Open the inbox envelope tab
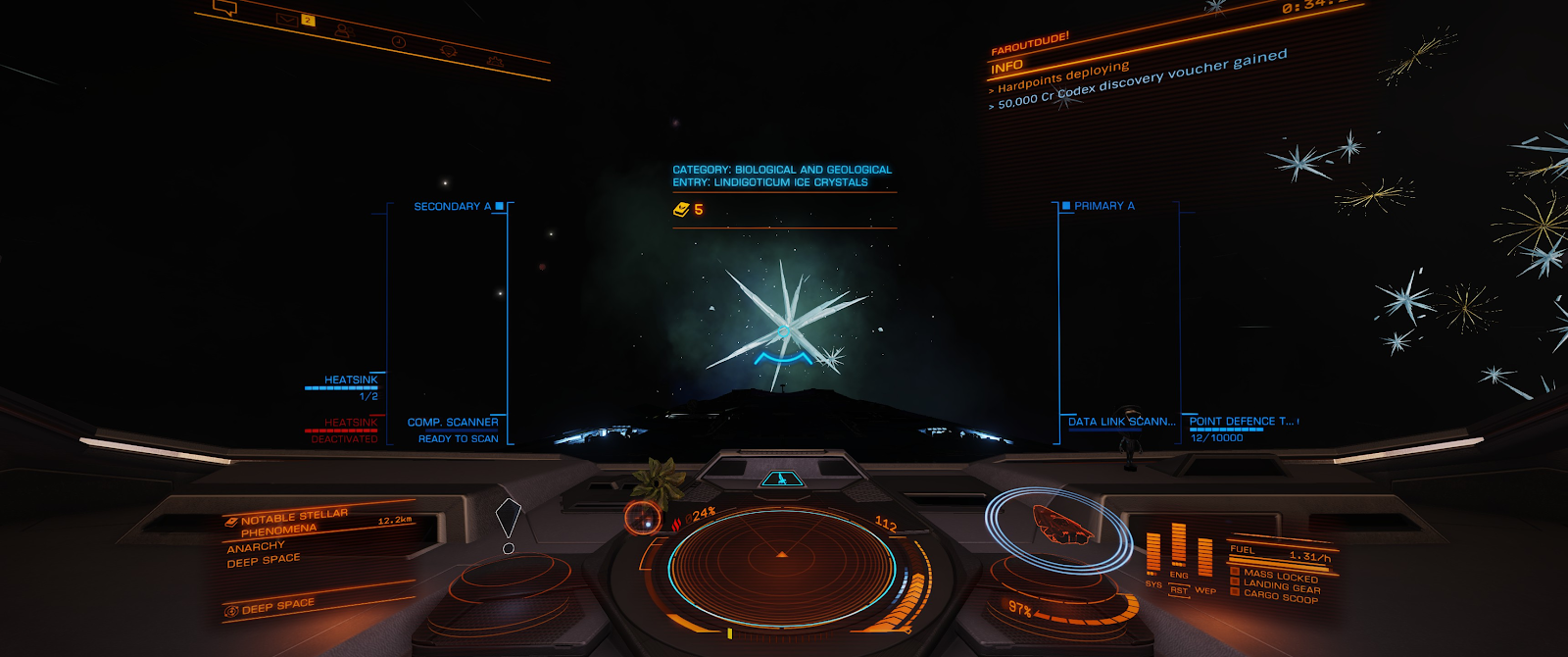The width and height of the screenshot is (1568, 657). click(287, 20)
